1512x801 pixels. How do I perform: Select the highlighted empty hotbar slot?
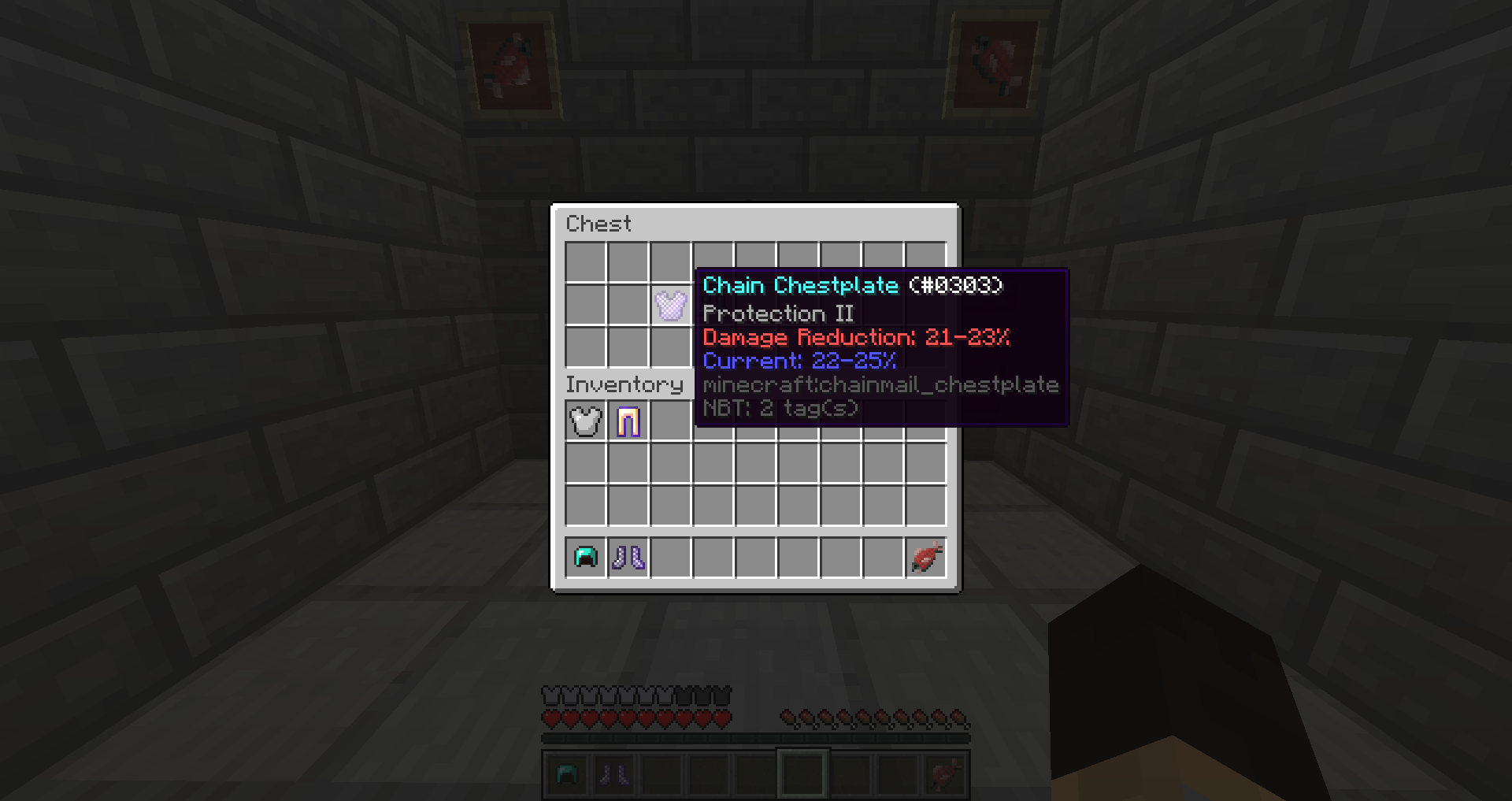(802, 774)
